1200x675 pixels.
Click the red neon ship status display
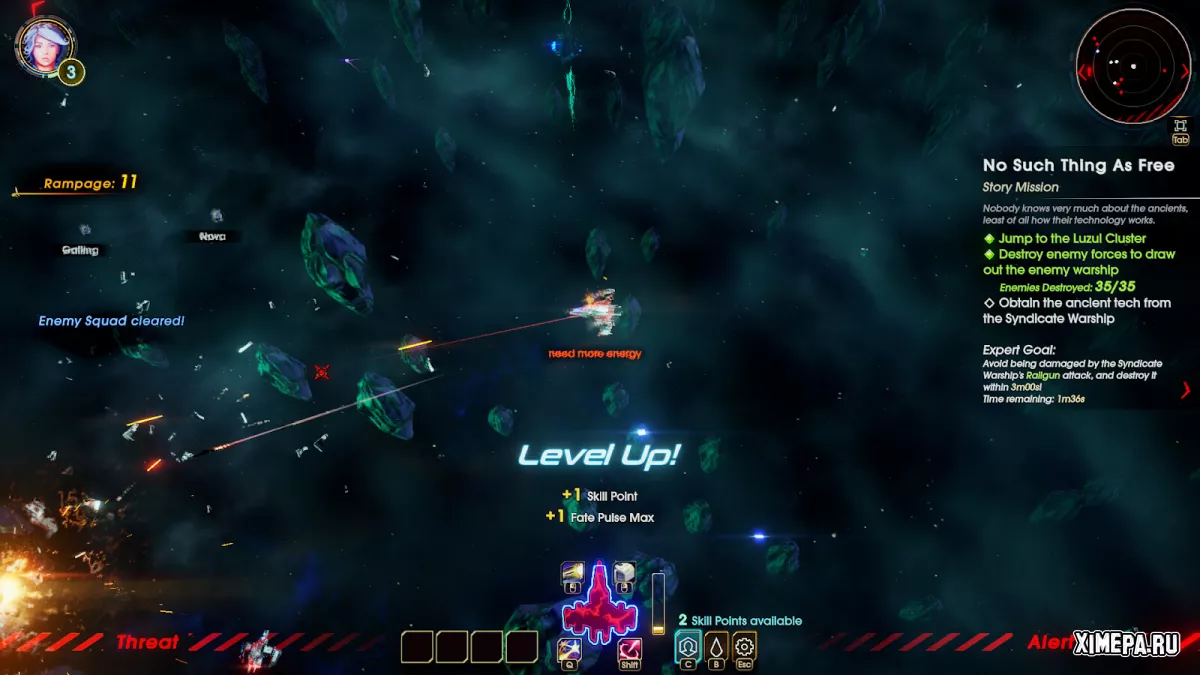tap(599, 605)
